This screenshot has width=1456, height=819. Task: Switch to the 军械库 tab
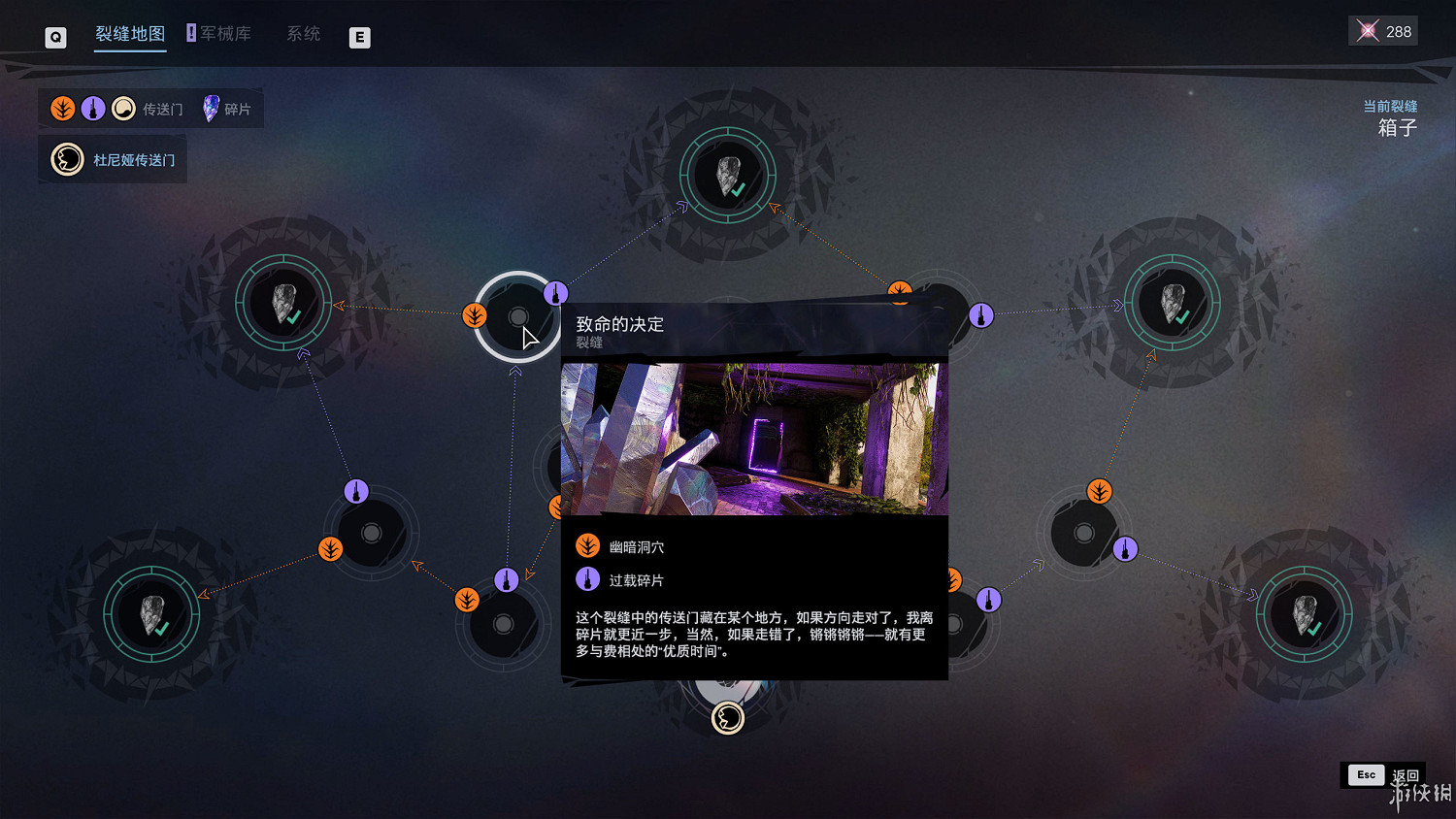tap(226, 32)
